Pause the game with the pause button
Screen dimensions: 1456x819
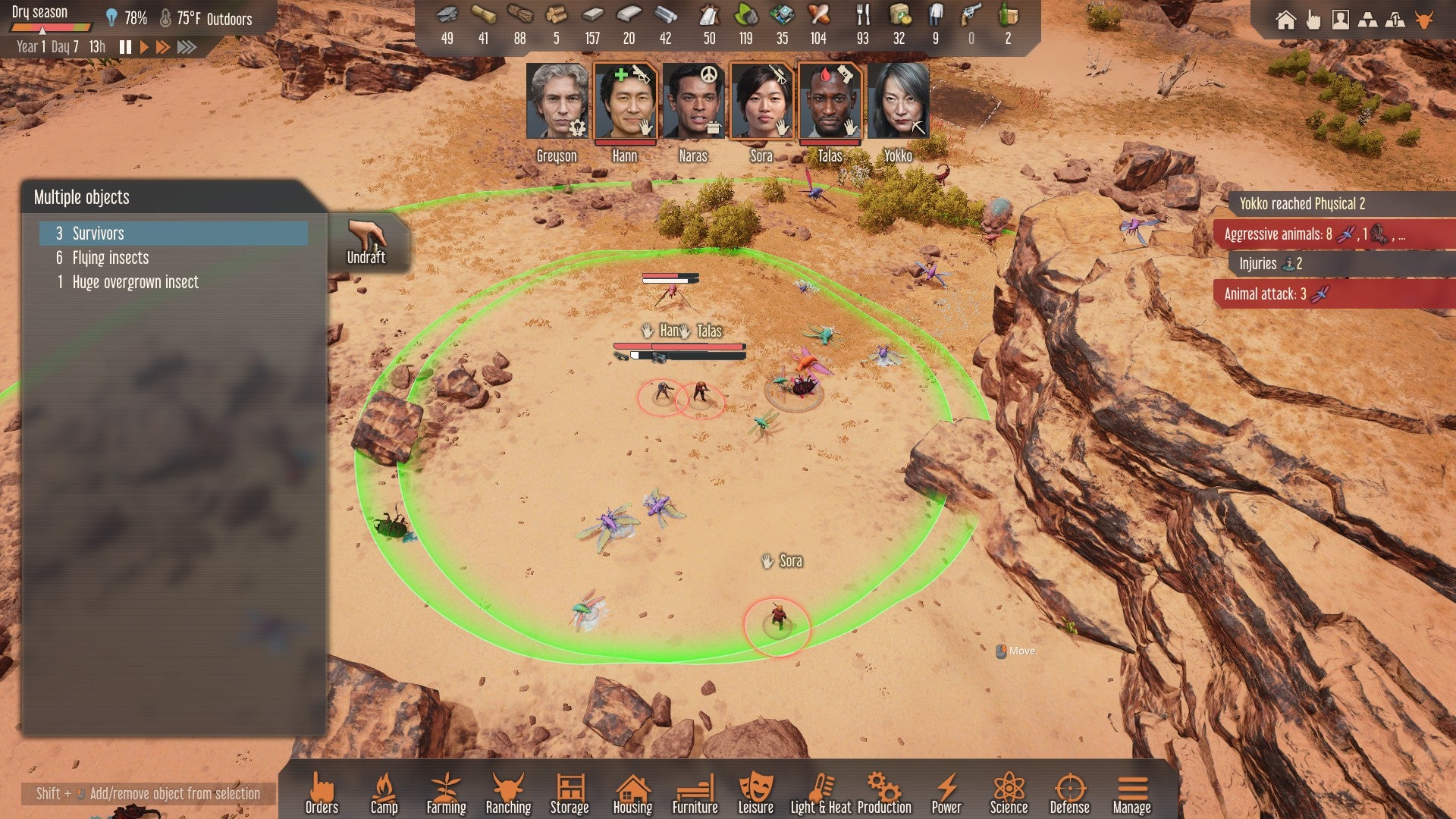125,47
